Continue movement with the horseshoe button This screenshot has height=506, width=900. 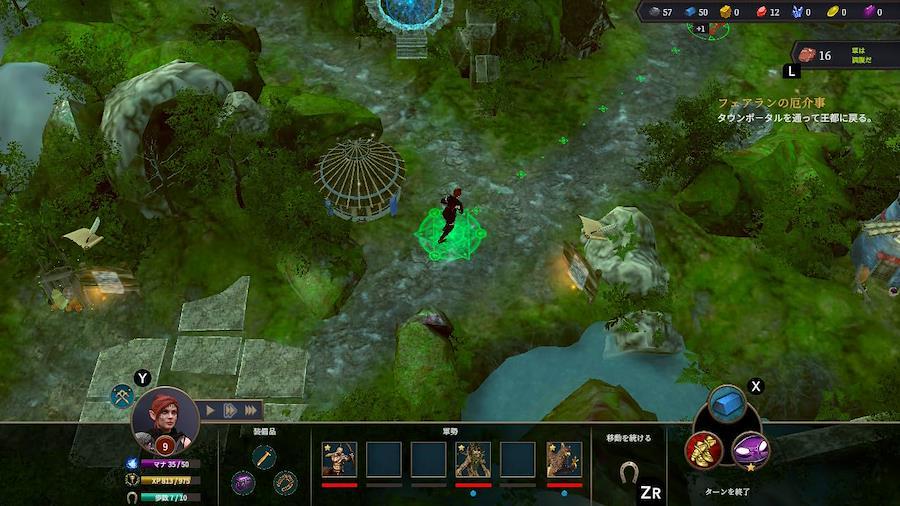click(x=629, y=470)
